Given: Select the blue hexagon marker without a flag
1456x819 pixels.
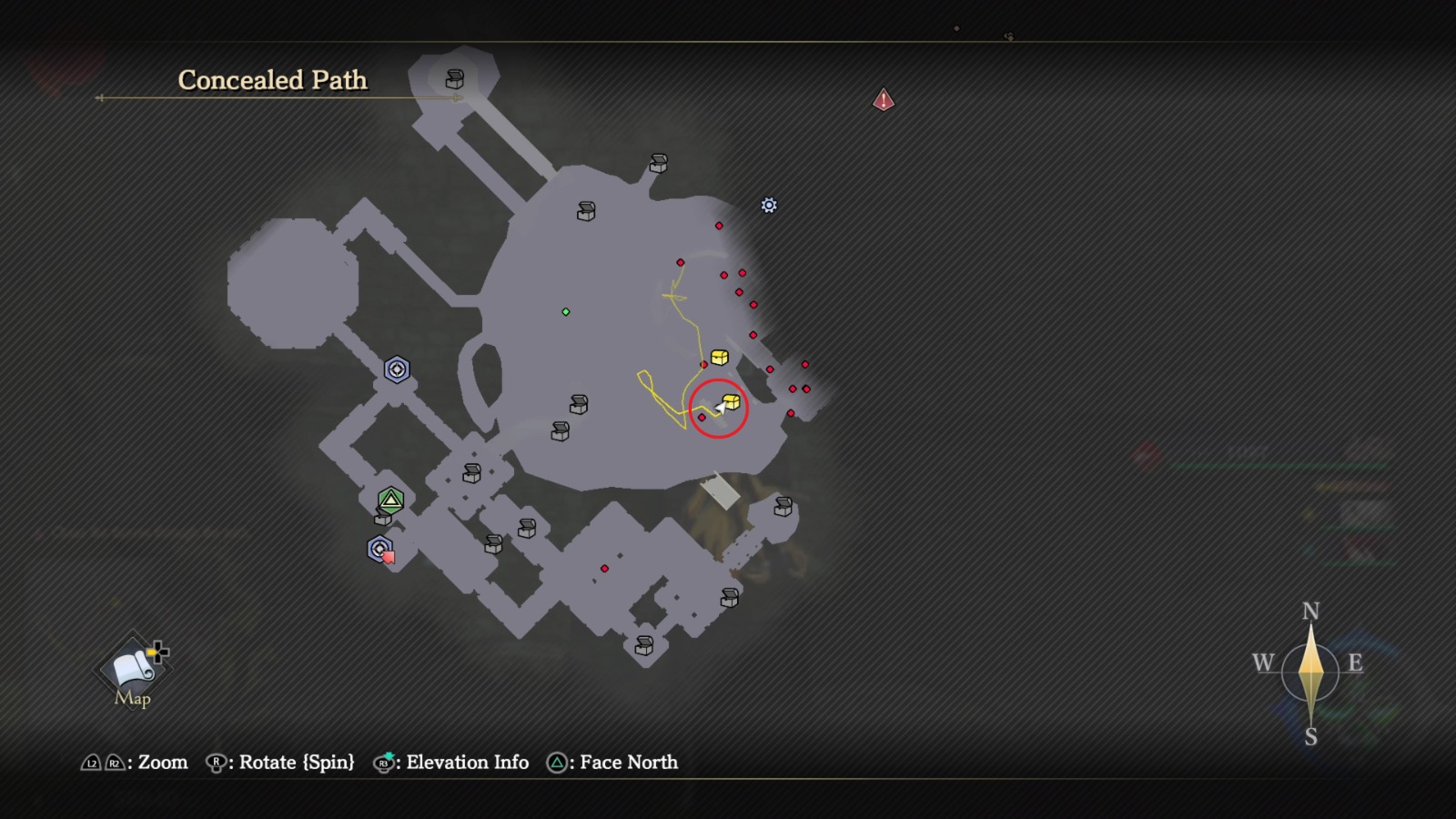Looking at the screenshot, I should point(397,369).
